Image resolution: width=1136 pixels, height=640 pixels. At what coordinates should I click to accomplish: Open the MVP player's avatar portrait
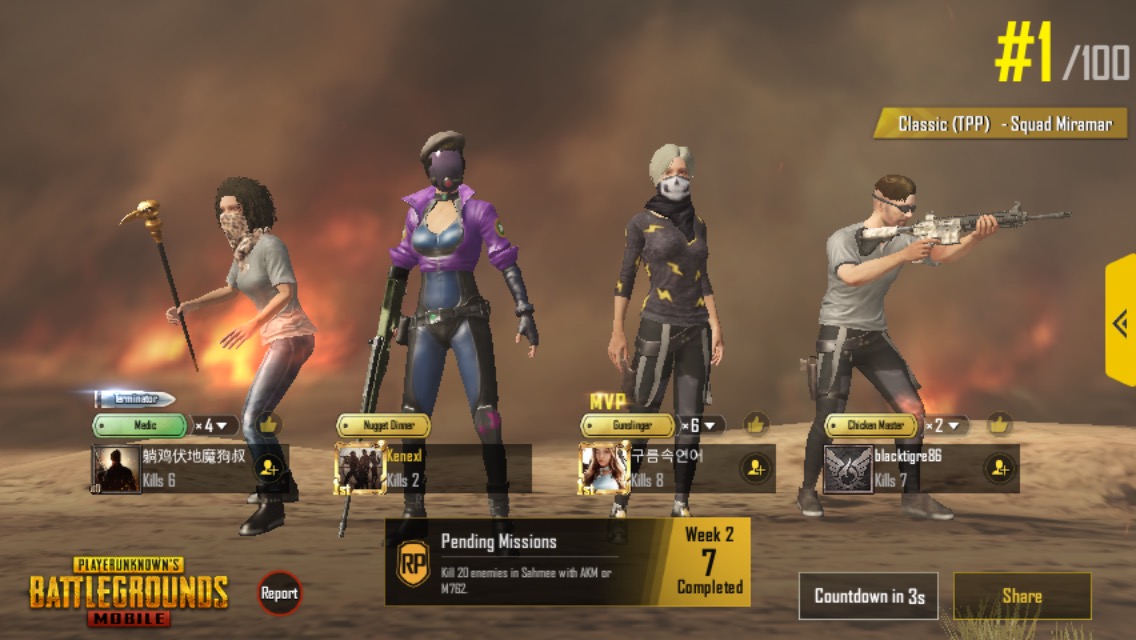[604, 468]
